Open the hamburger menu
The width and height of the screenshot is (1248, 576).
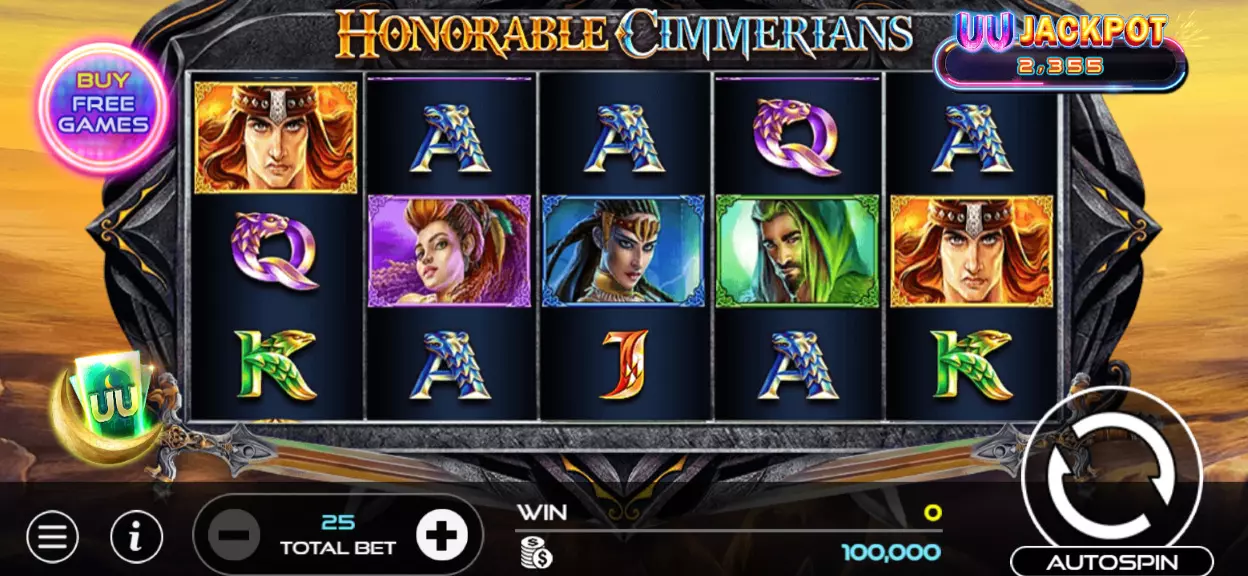(52, 538)
